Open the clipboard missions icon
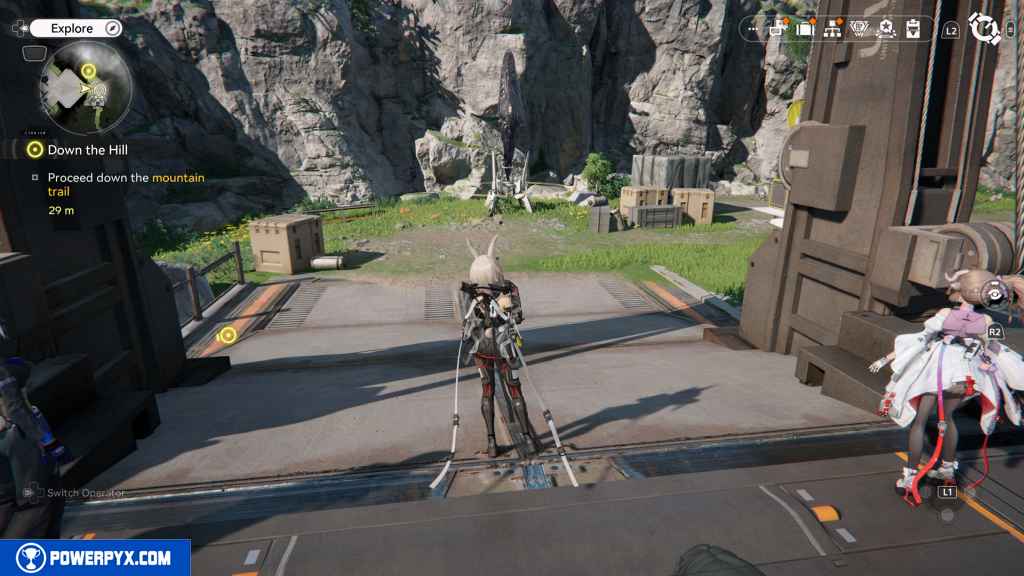 click(x=912, y=29)
